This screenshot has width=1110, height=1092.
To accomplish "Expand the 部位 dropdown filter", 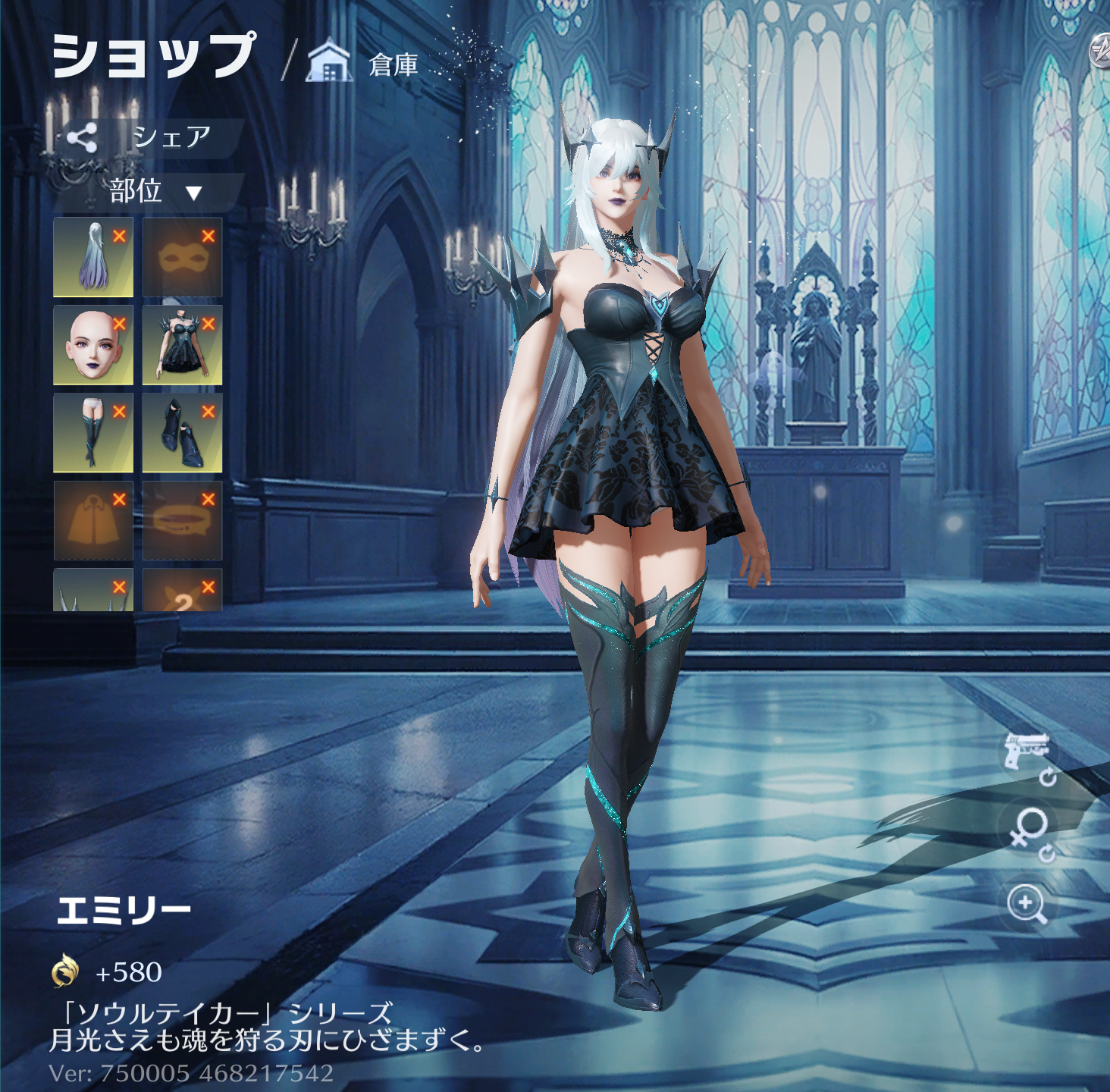I will (x=154, y=192).
